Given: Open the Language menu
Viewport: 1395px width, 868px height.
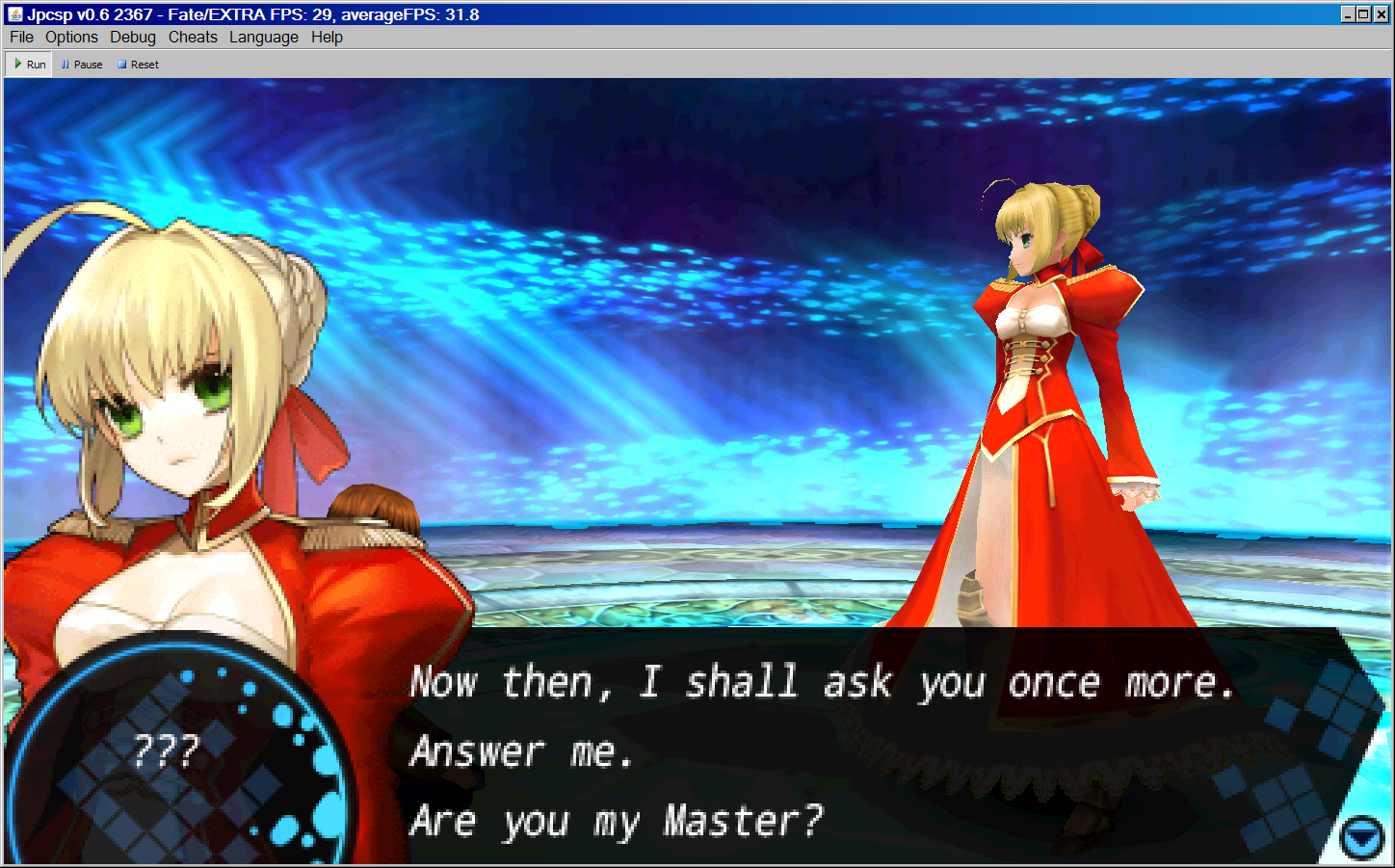Looking at the screenshot, I should [264, 37].
